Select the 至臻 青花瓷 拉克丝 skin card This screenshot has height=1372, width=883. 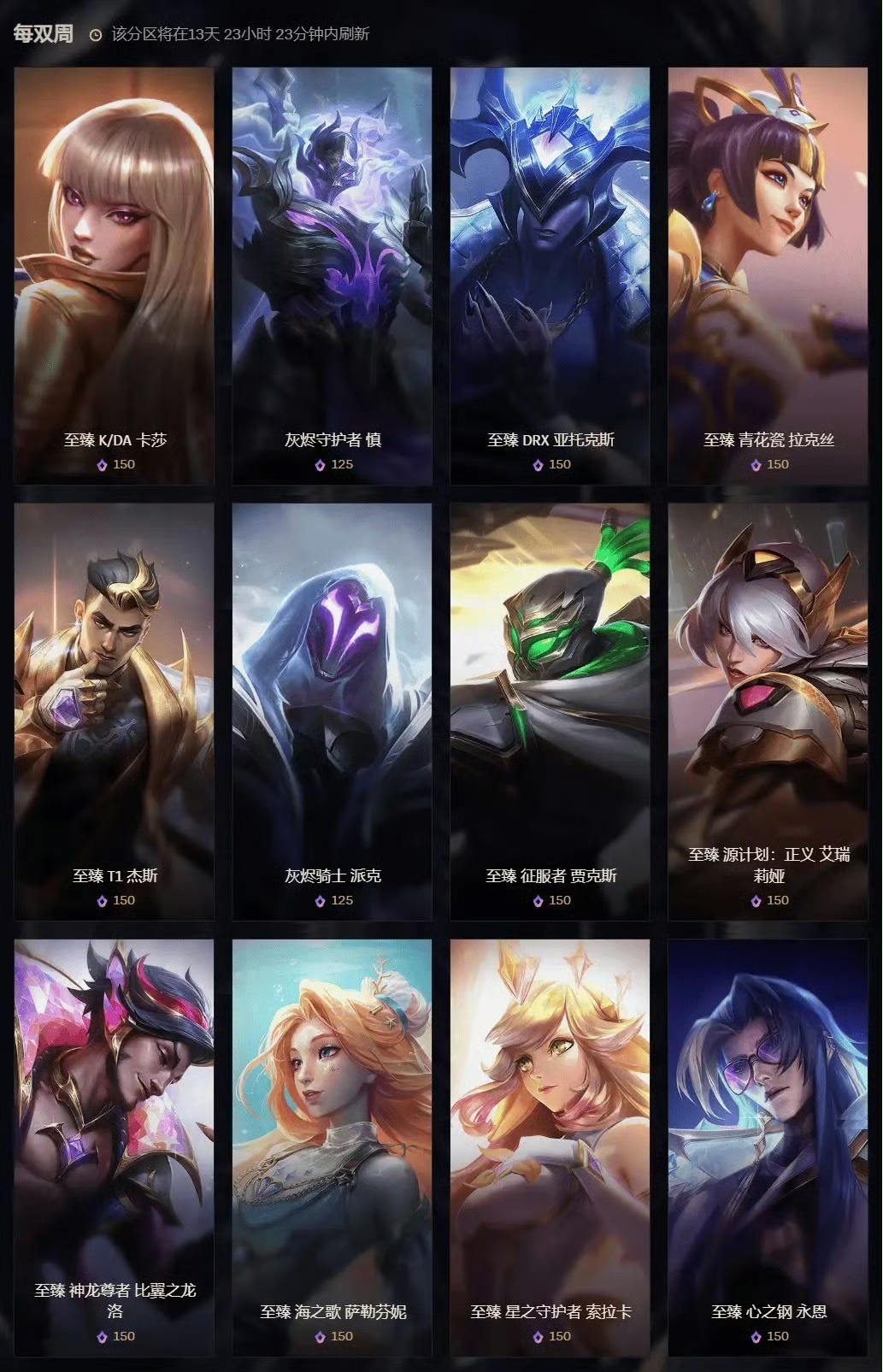tap(768, 275)
